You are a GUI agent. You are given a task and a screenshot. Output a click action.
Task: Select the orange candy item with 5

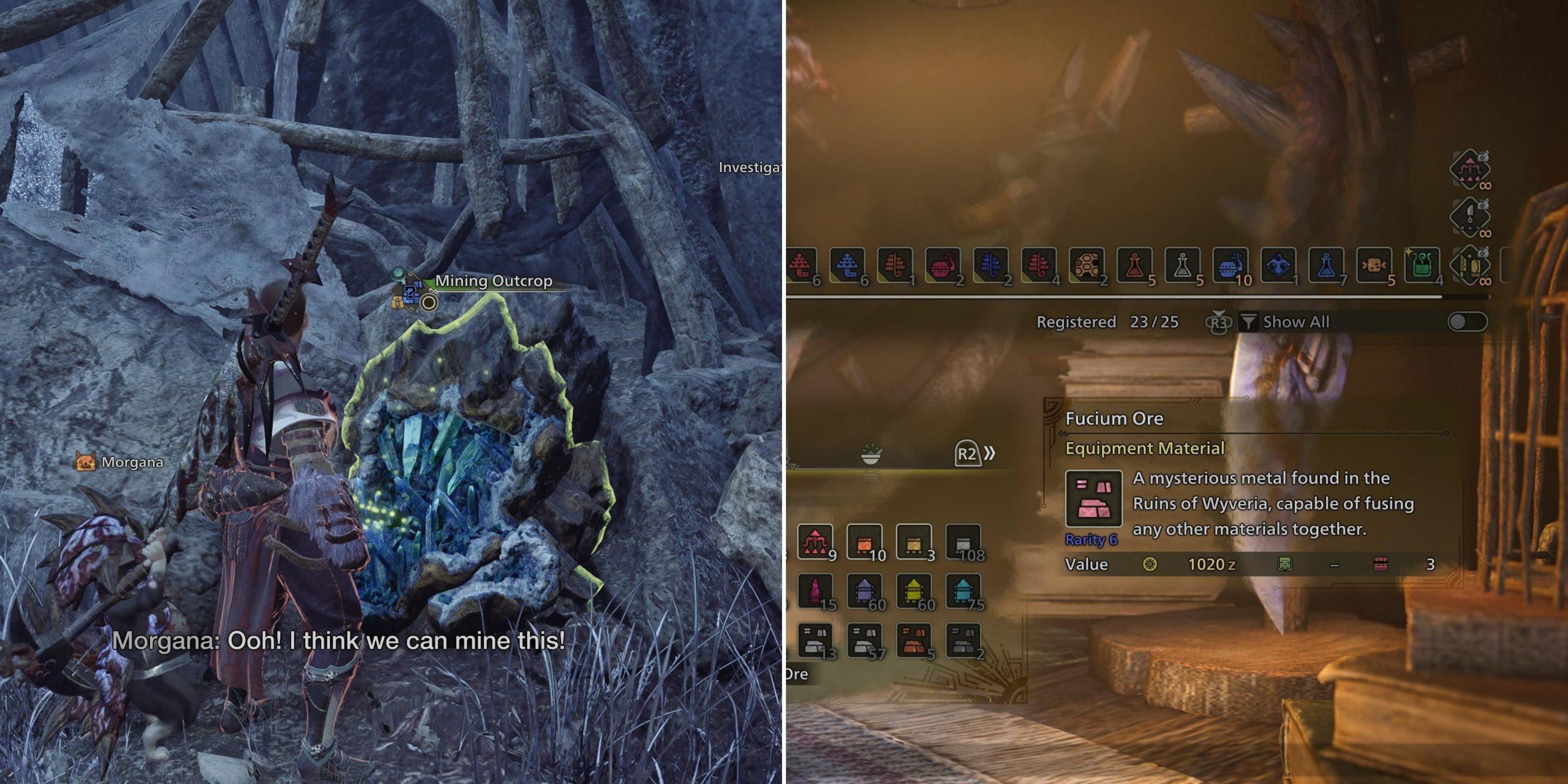[x=1374, y=265]
